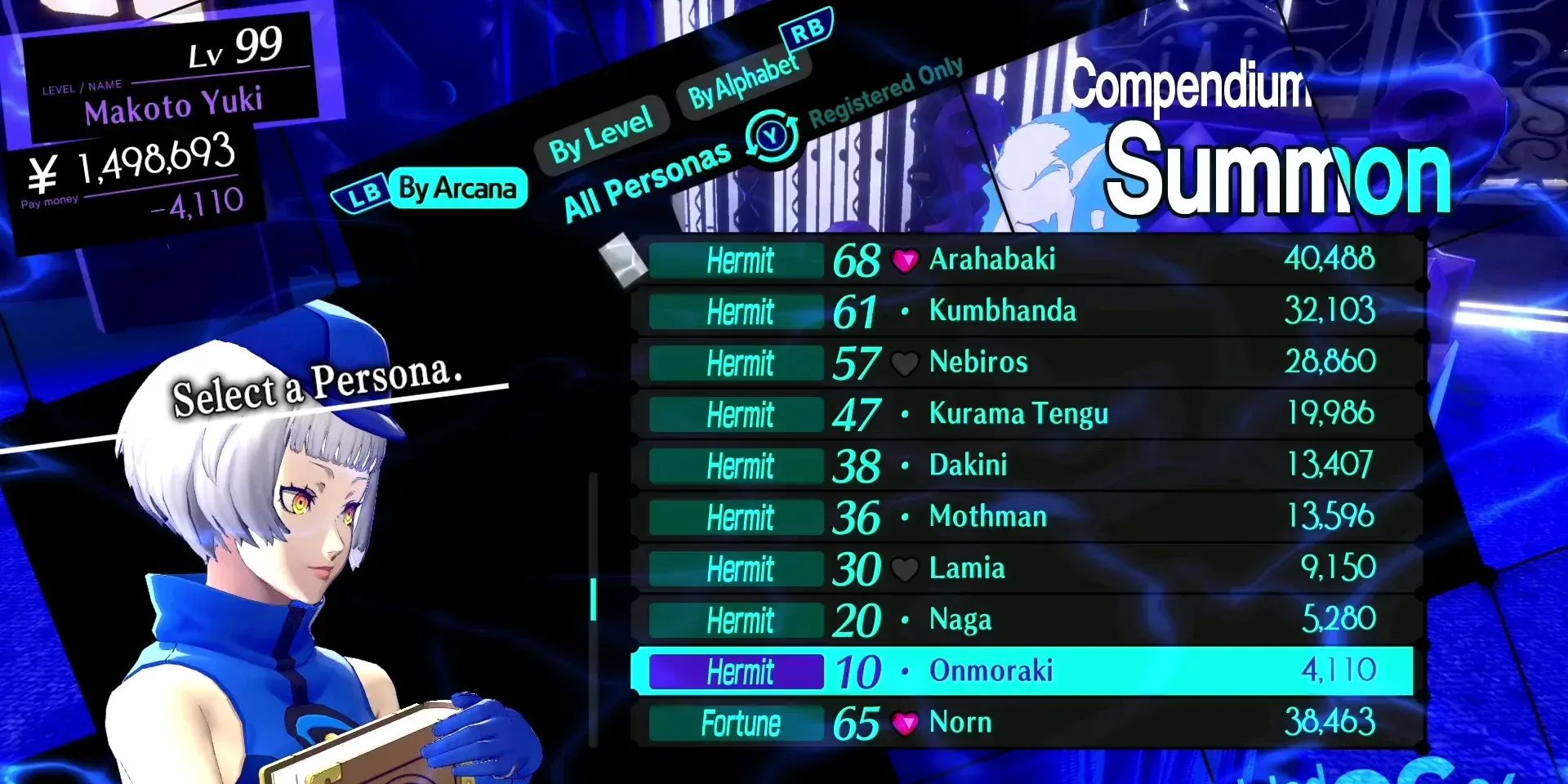Select By Arcana sorting
Viewport: 1568px width, 784px height.
(x=457, y=188)
